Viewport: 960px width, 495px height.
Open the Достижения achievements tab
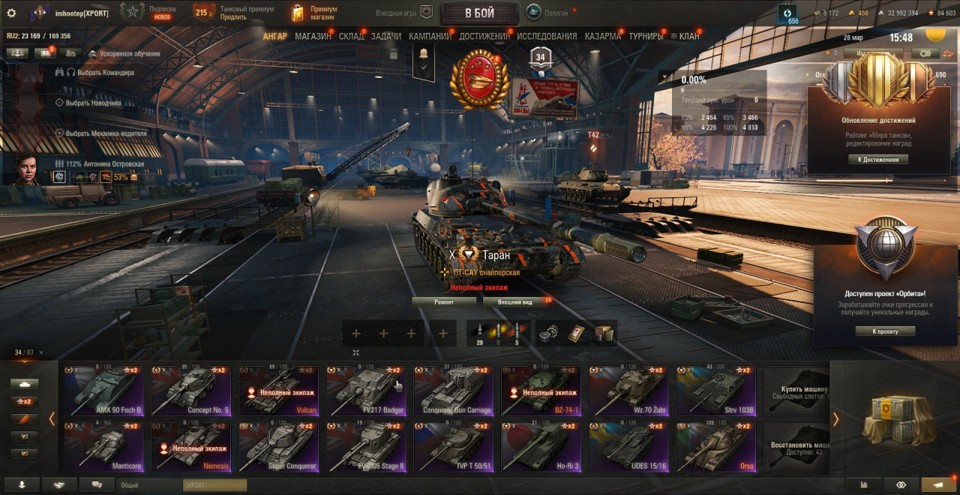tap(485, 36)
